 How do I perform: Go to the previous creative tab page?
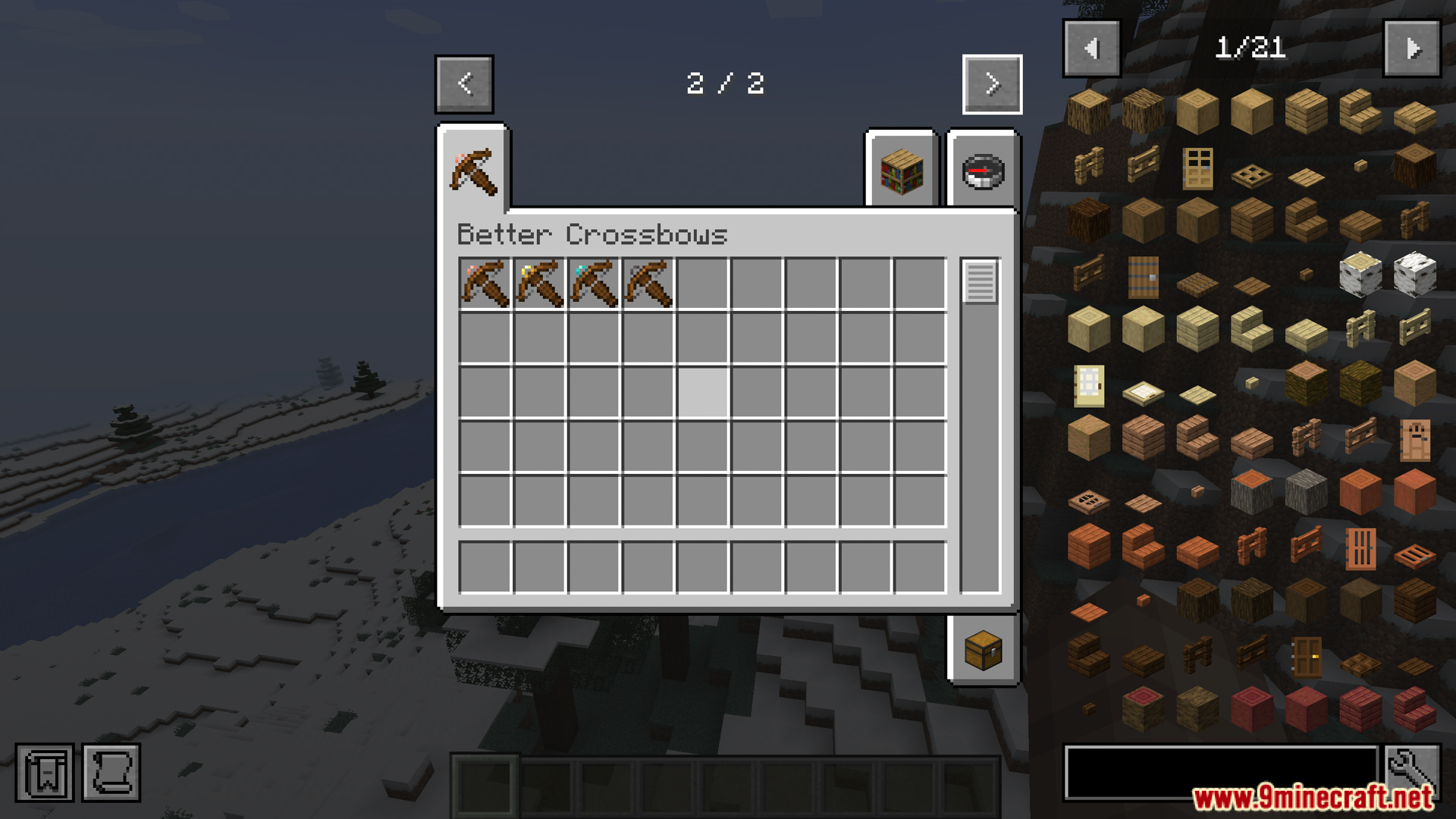click(x=464, y=83)
